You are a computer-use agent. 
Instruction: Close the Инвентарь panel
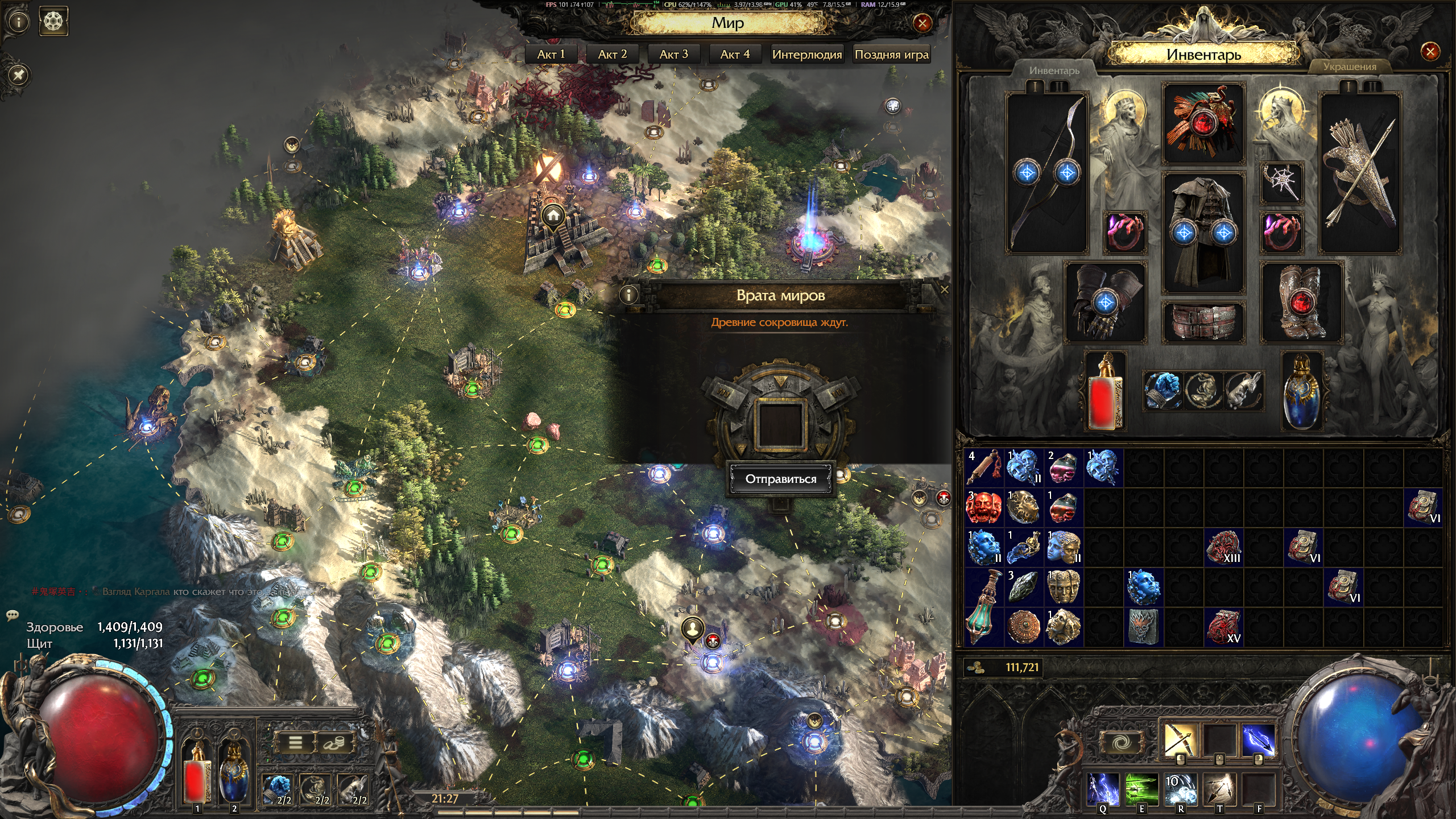(1429, 52)
